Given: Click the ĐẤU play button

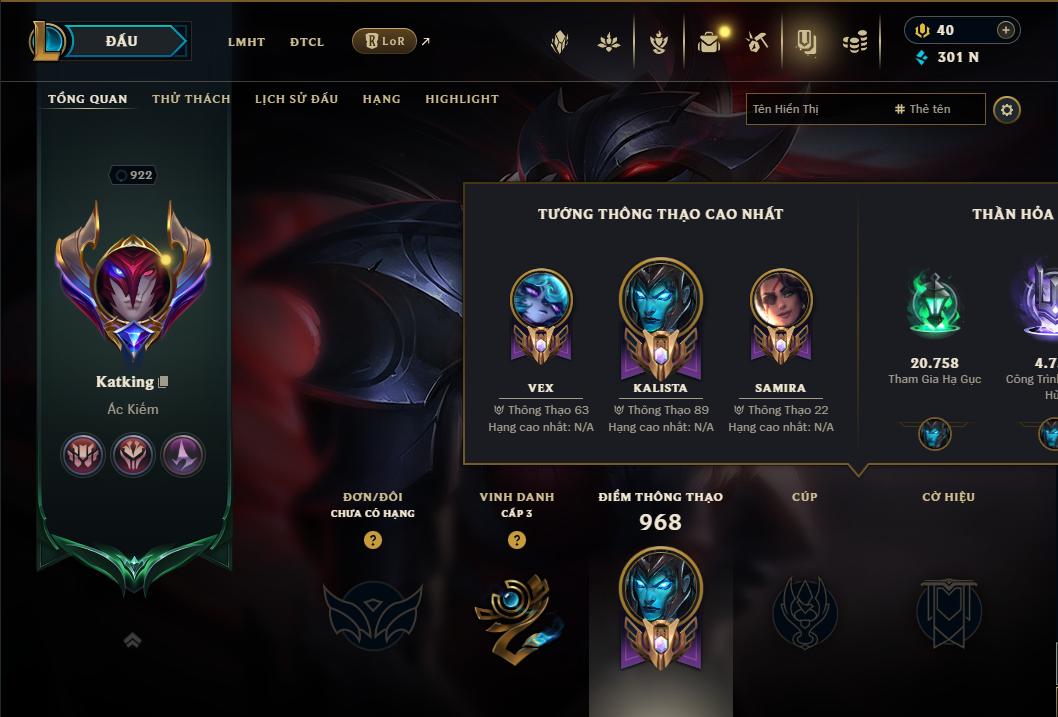Looking at the screenshot, I should [x=120, y=41].
